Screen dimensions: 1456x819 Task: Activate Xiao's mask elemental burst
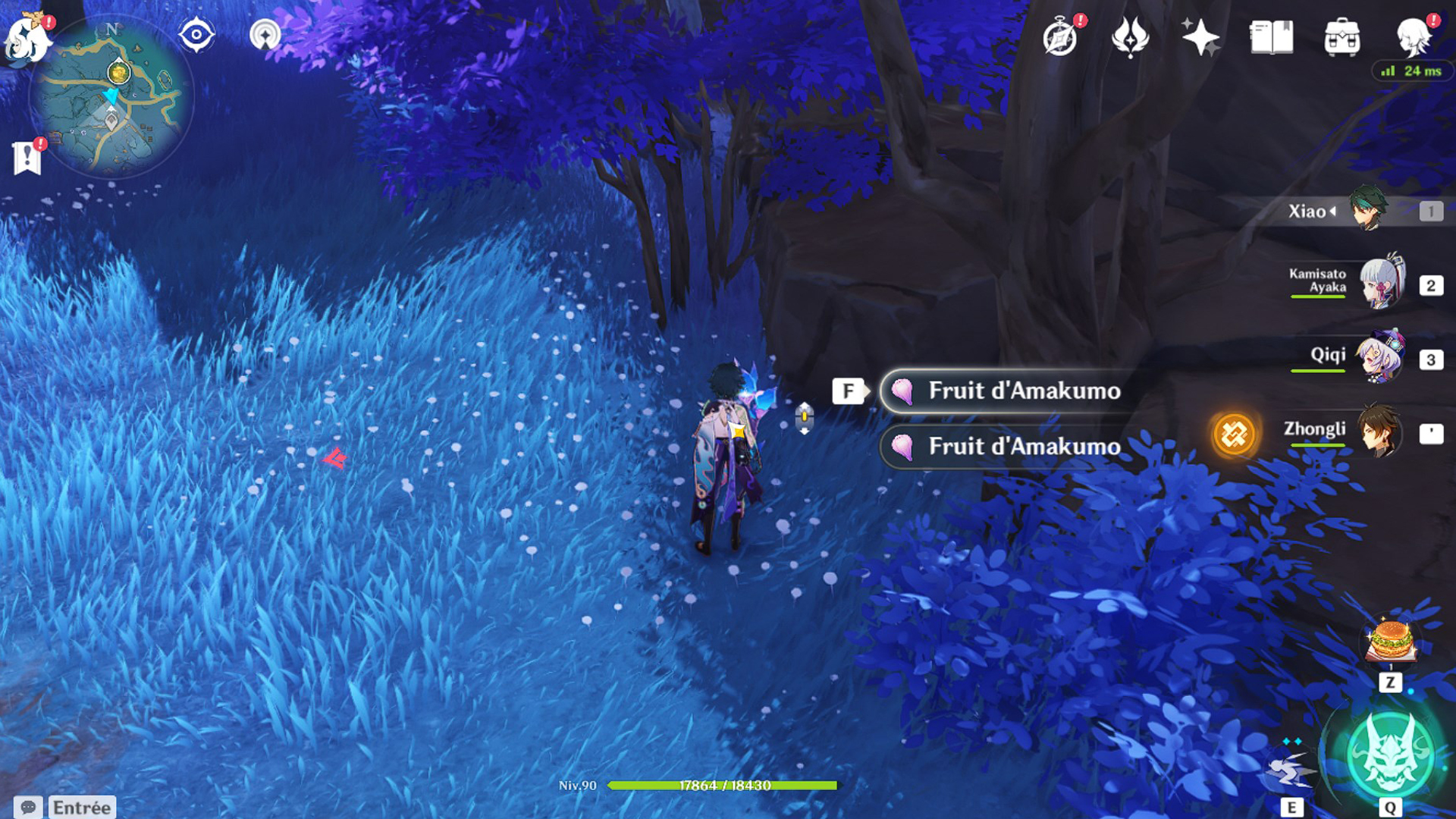1390,755
